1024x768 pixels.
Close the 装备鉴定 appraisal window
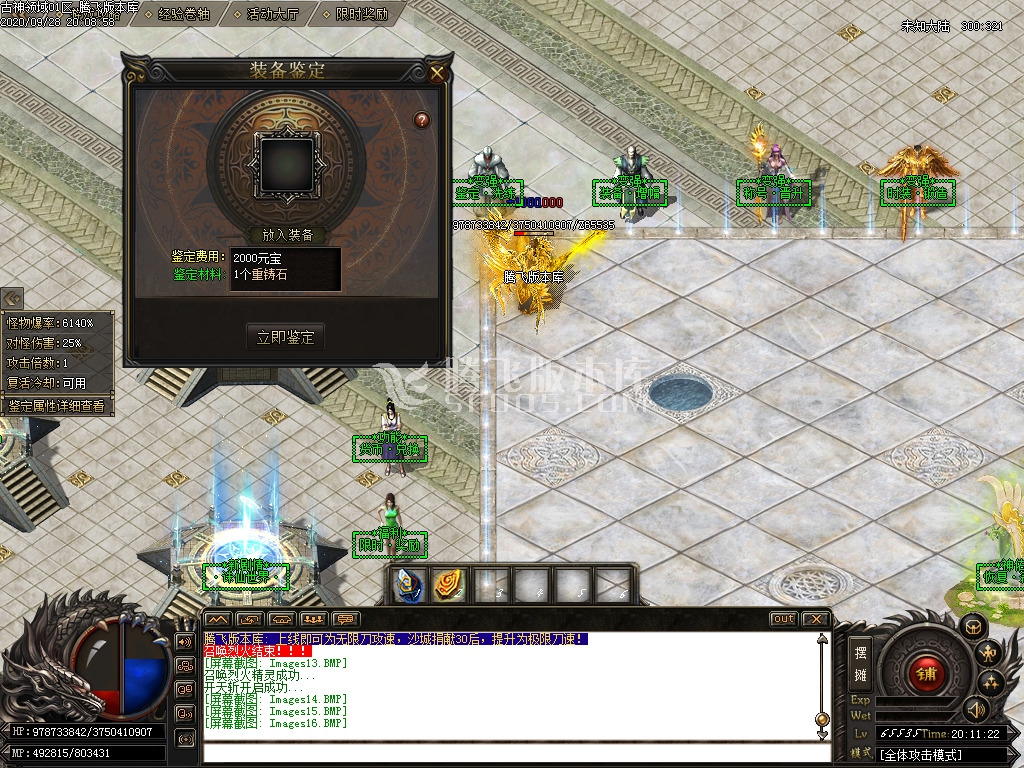tap(437, 72)
